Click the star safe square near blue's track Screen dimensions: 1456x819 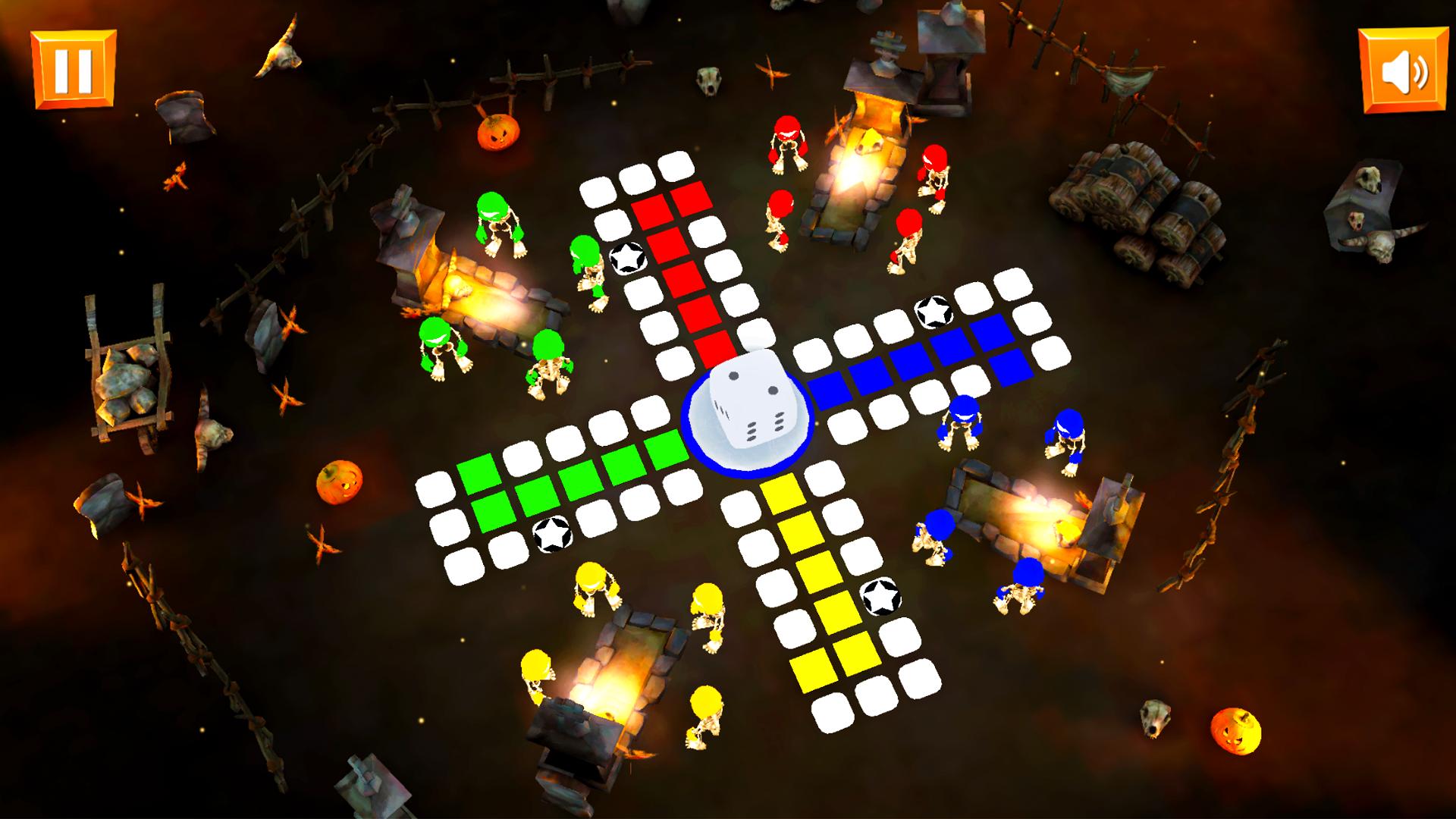point(935,311)
